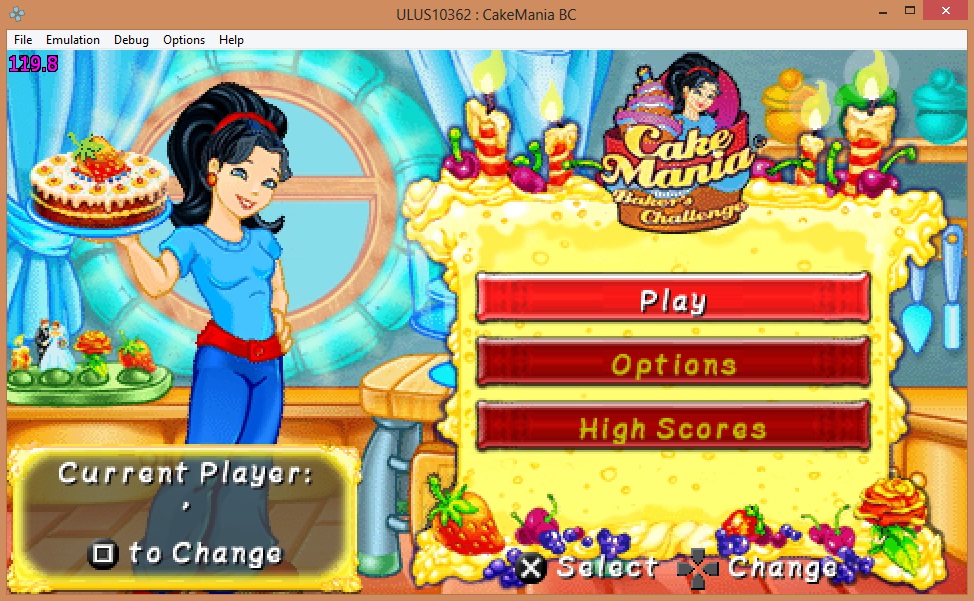Start the game with the Play button
This screenshot has width=974, height=601.
(x=673, y=299)
